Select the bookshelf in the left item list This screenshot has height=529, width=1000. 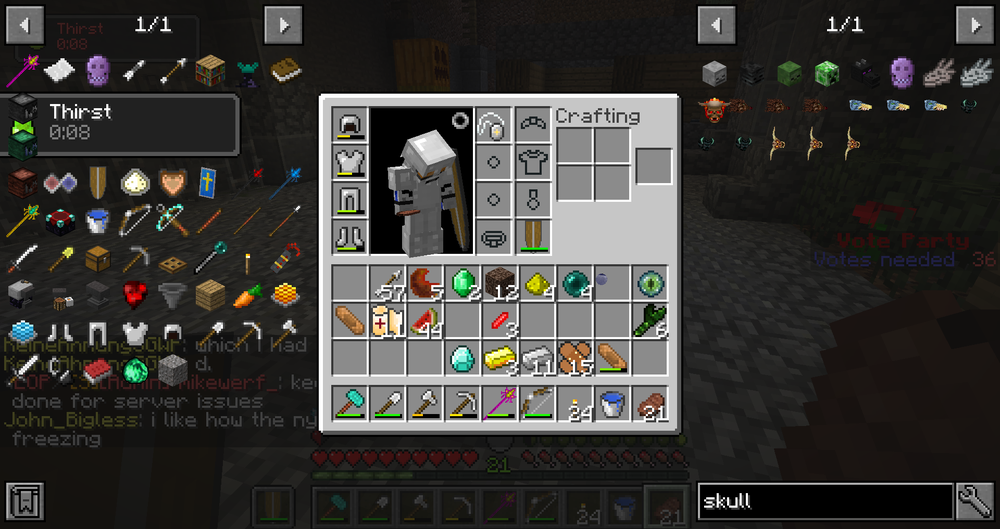click(x=210, y=70)
